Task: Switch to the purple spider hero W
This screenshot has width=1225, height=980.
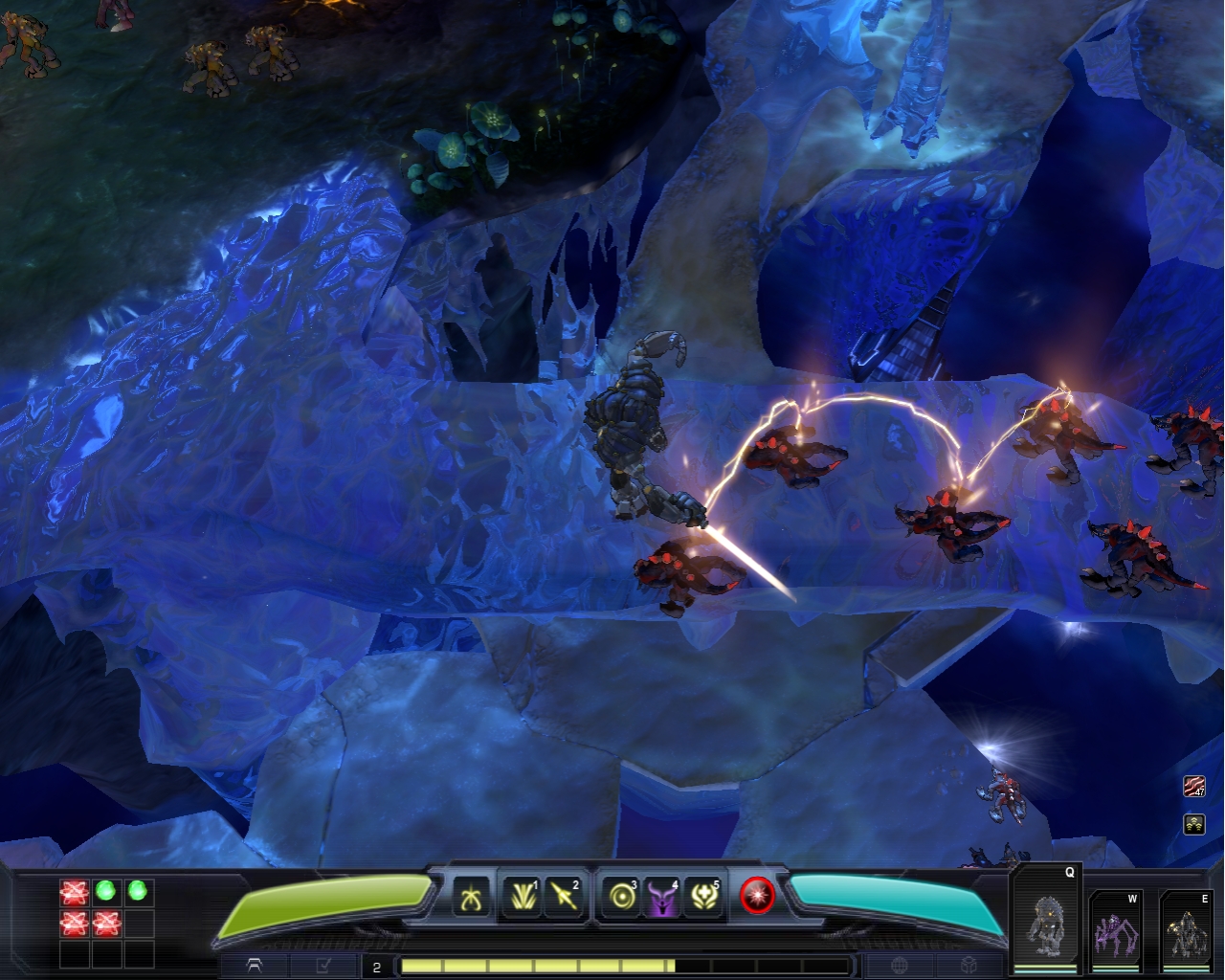Action: [x=1115, y=931]
